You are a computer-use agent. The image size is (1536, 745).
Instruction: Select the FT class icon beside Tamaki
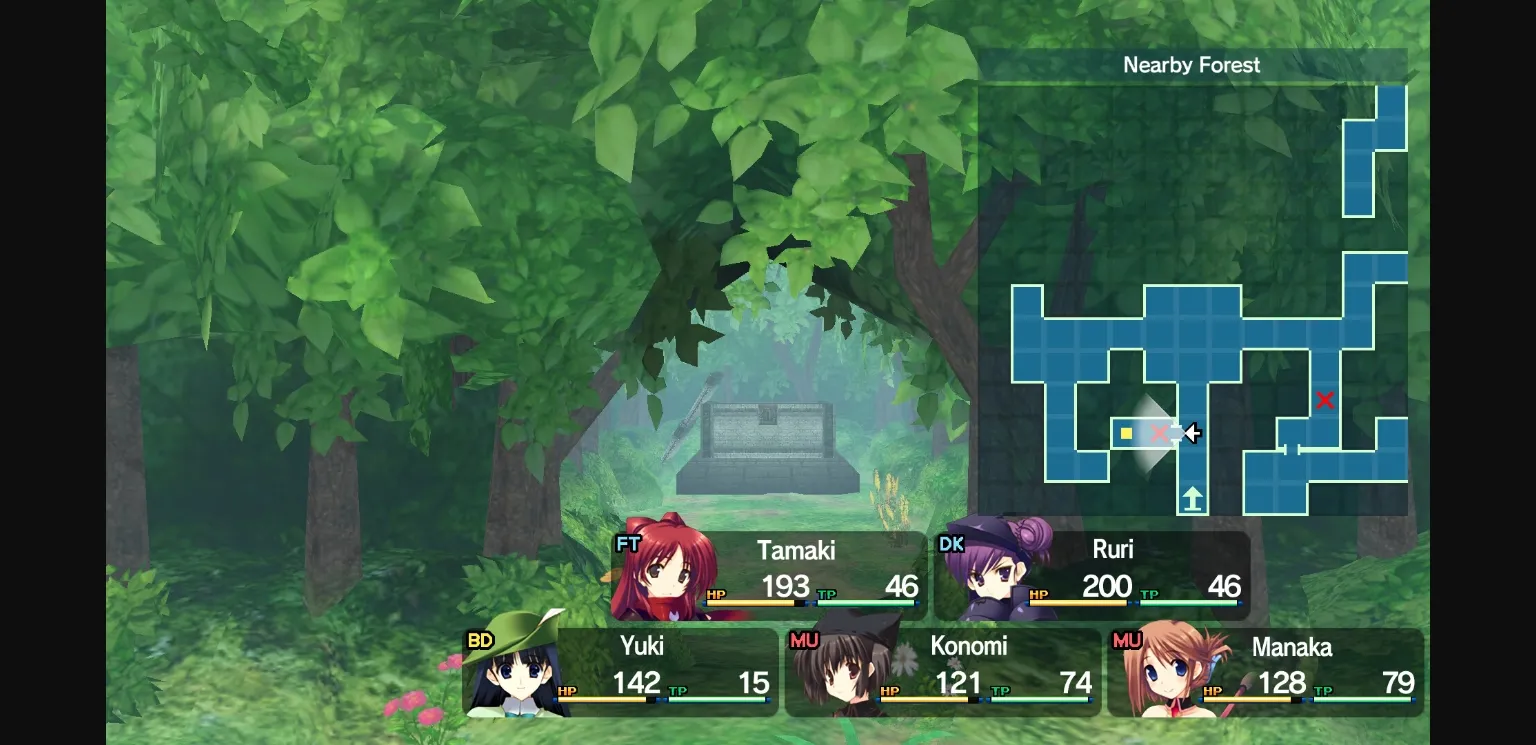click(x=628, y=544)
